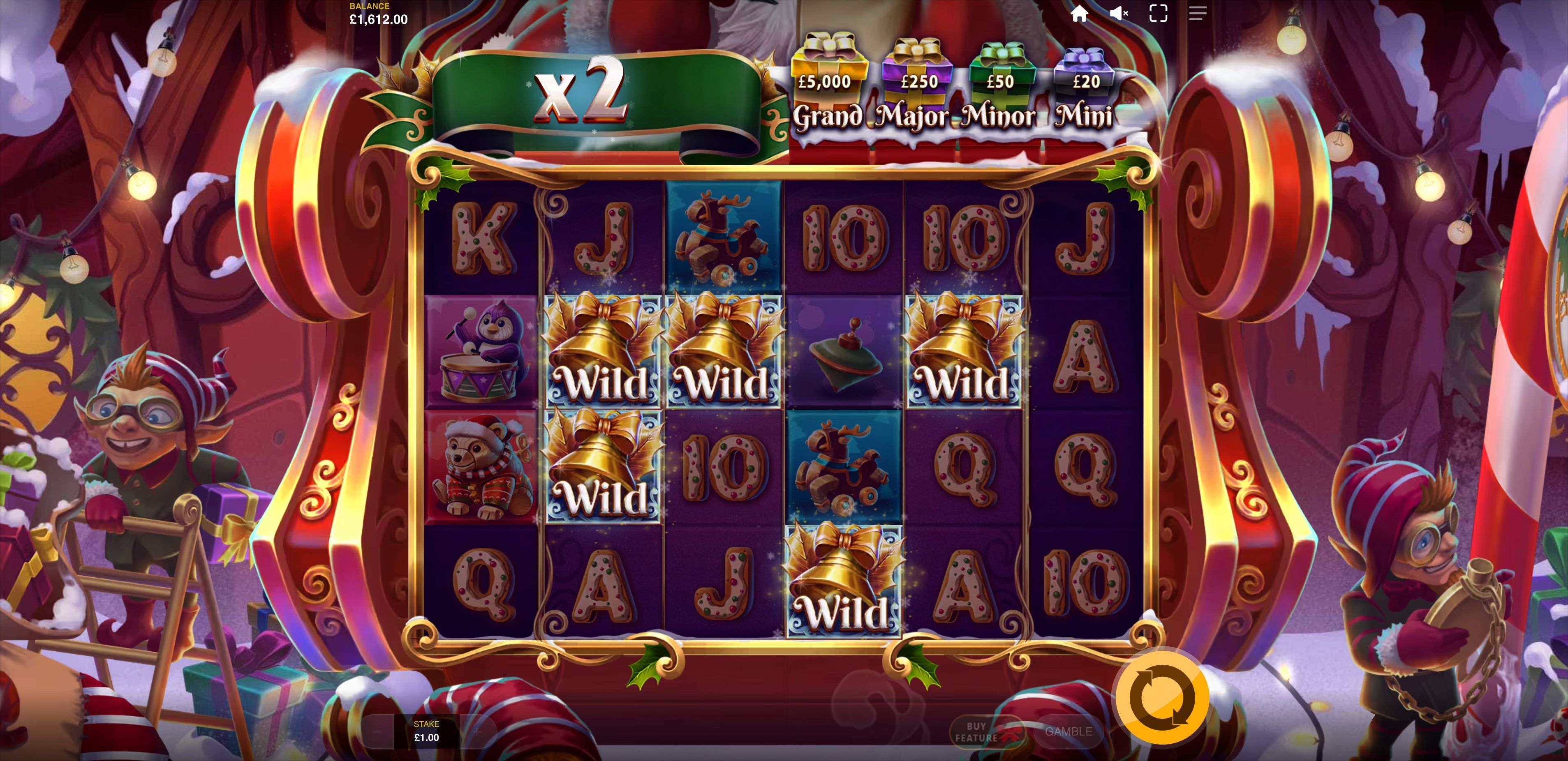Unmute the game sound
Viewport: 1568px width, 761px height.
click(x=1119, y=14)
